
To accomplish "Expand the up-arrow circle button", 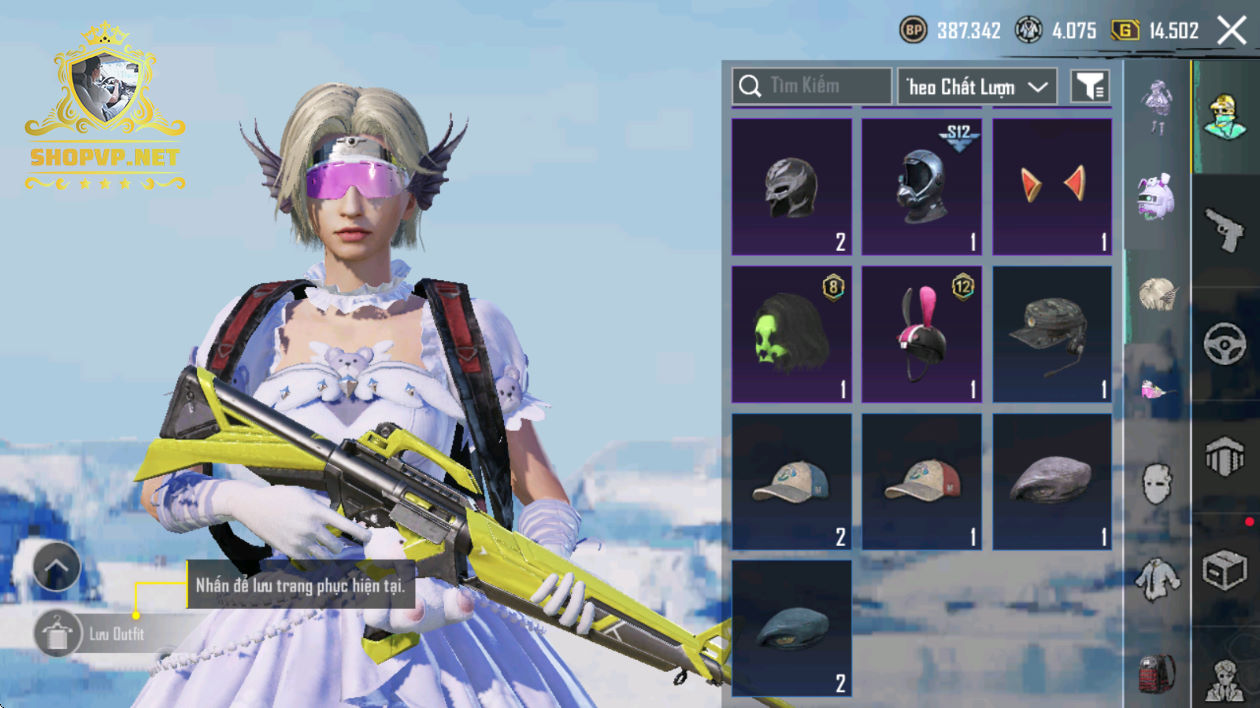I will (x=56, y=569).
